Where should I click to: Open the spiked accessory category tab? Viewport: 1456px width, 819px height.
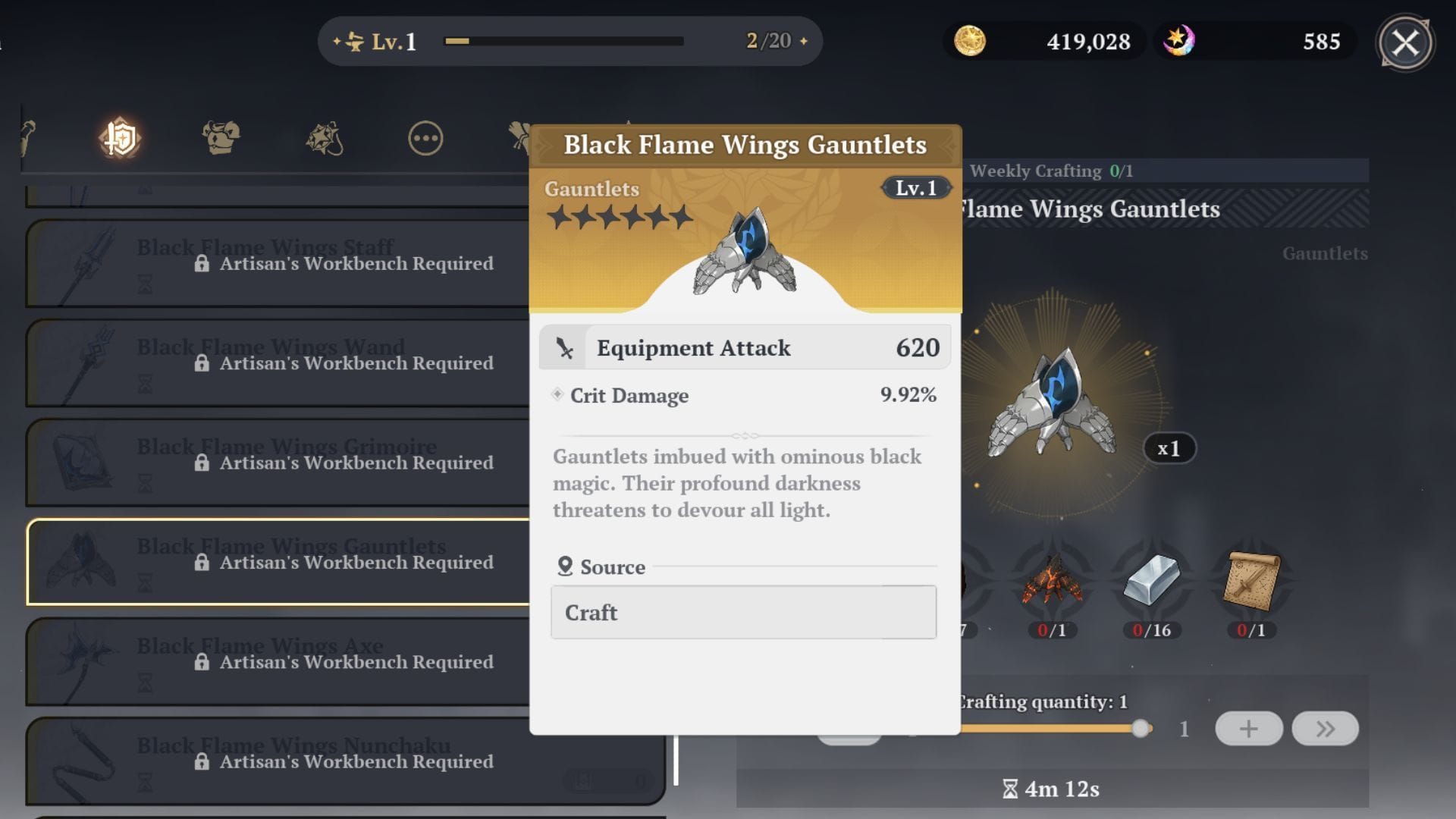click(325, 139)
